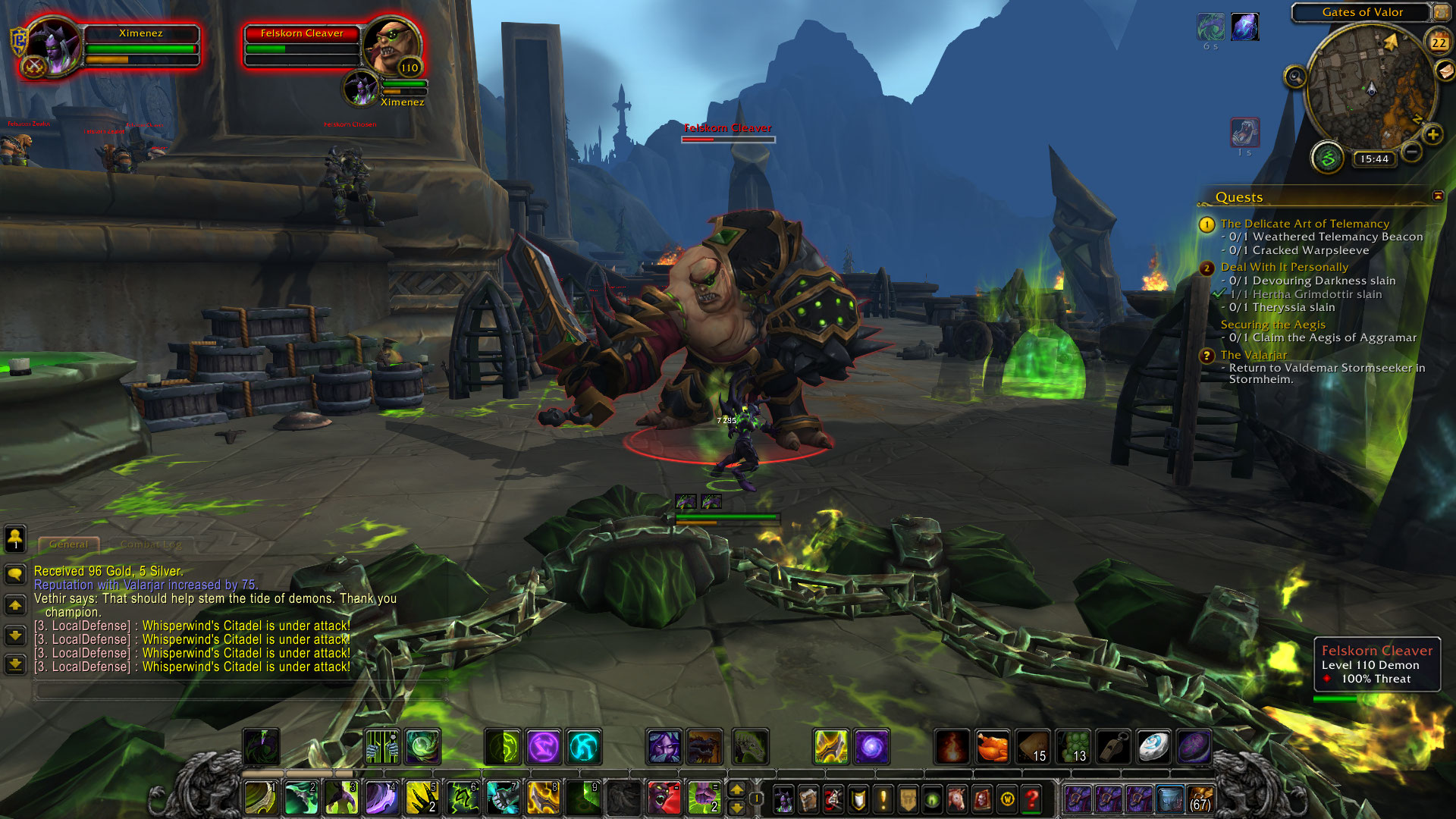Select the Deal With It Personally quest

tap(1284, 267)
